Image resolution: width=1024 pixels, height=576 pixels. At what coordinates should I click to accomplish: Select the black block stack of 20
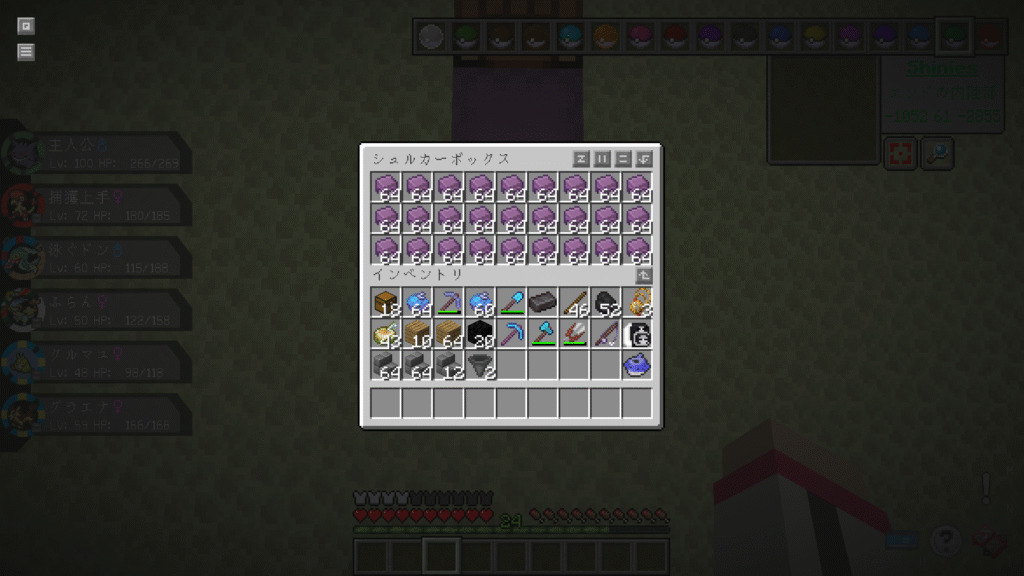tap(481, 334)
